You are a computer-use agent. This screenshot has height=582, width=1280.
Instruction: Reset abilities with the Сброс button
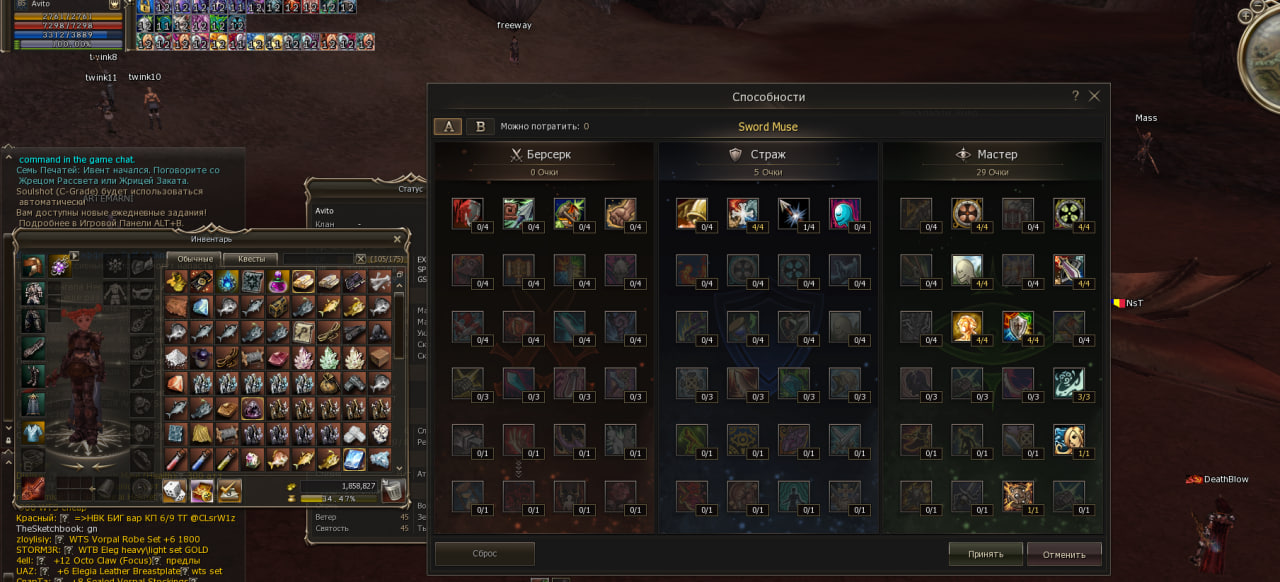point(485,554)
